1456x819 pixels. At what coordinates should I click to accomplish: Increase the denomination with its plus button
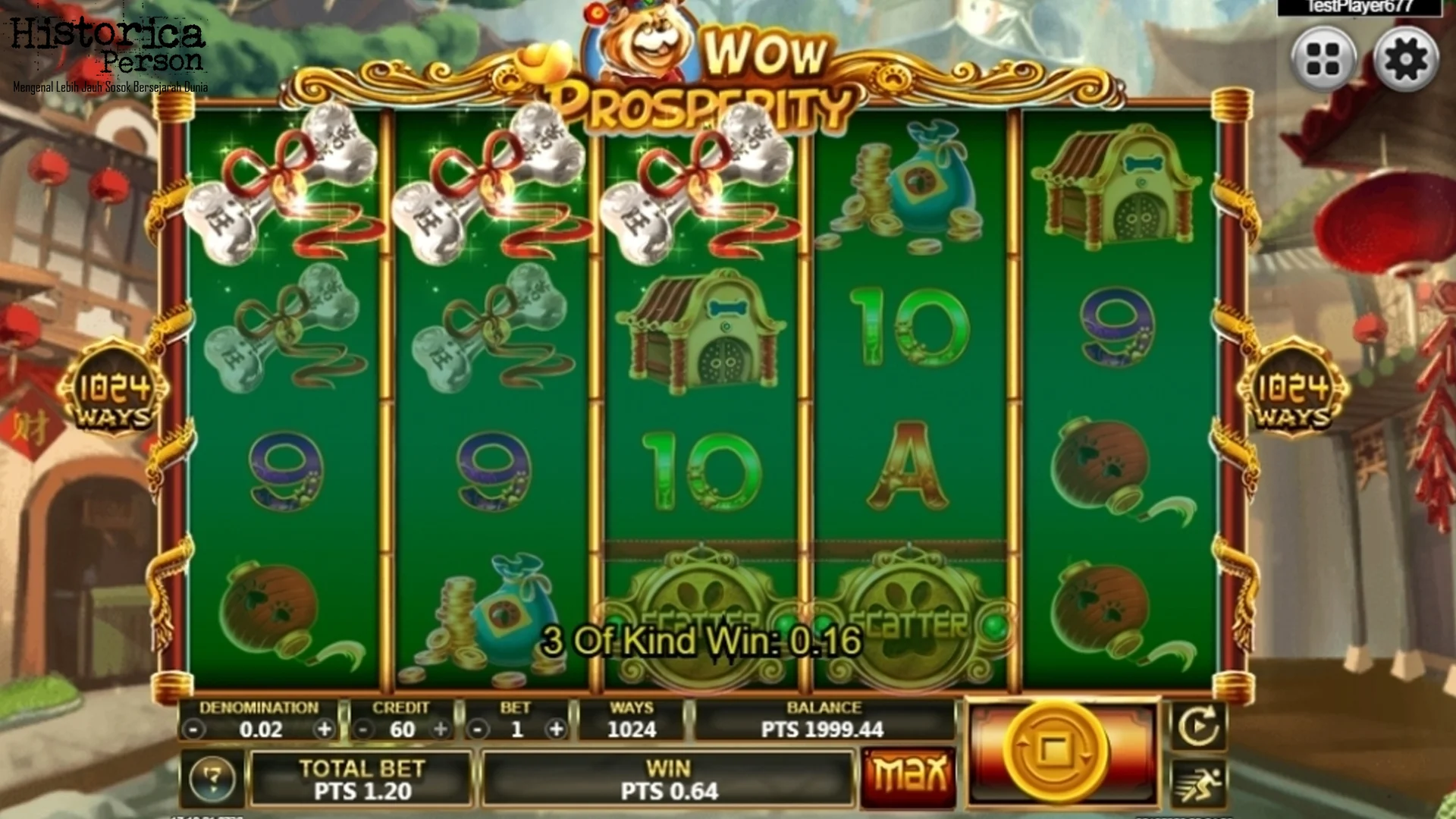click(325, 729)
